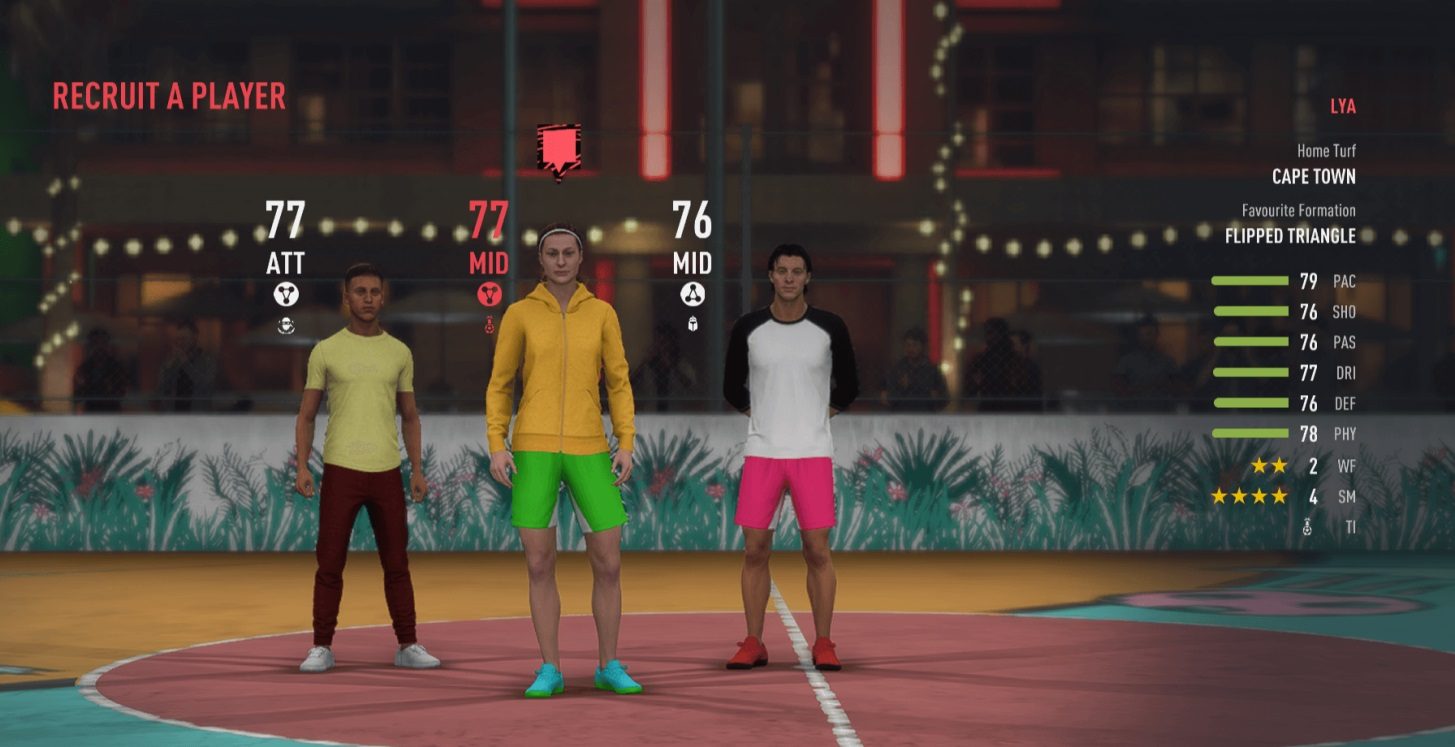The height and width of the screenshot is (747, 1455).
Task: Select the trait icon under the white MID badge
Action: pyautogui.click(x=693, y=323)
